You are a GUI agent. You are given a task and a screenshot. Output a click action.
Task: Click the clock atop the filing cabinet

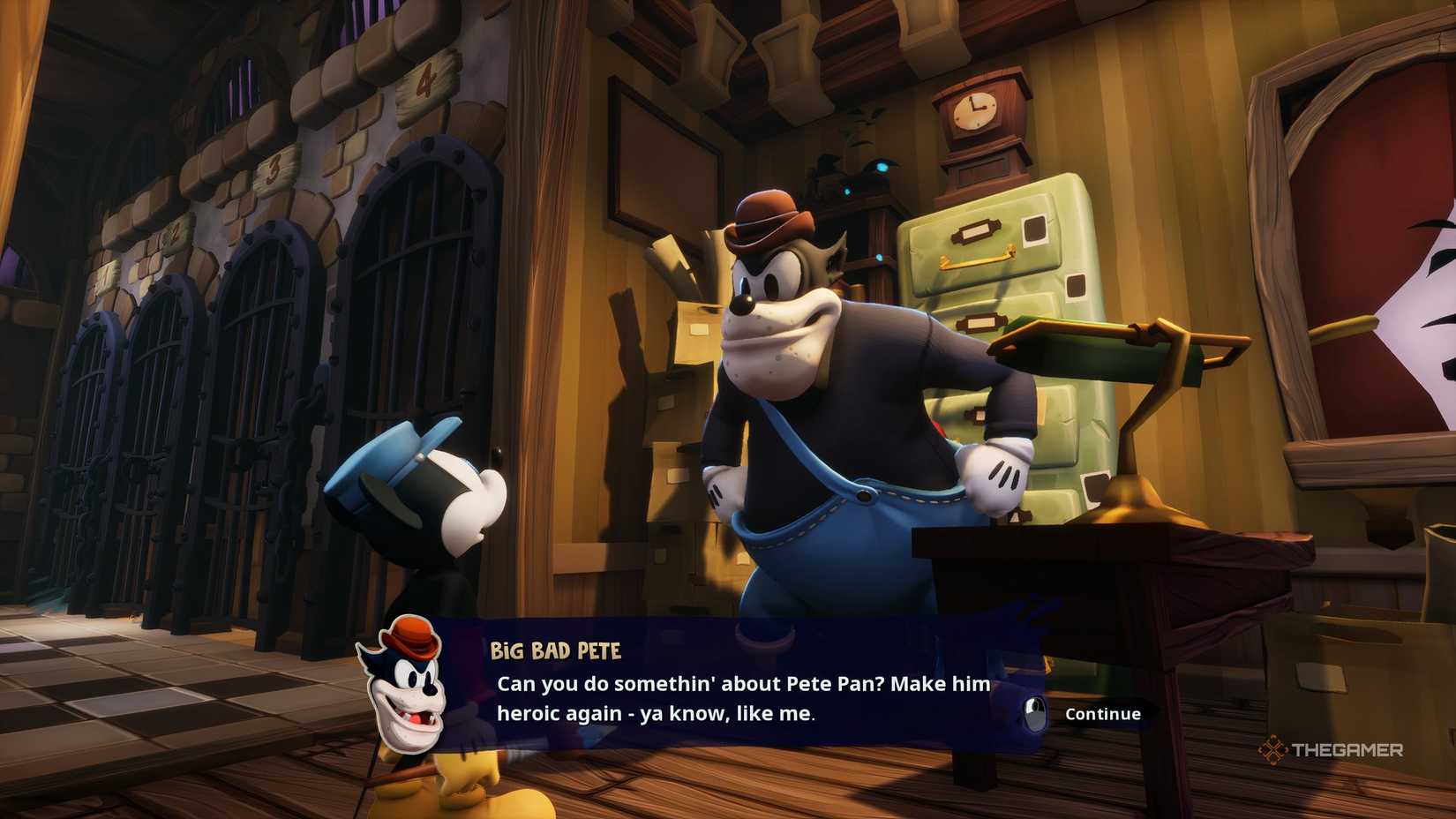(x=974, y=112)
